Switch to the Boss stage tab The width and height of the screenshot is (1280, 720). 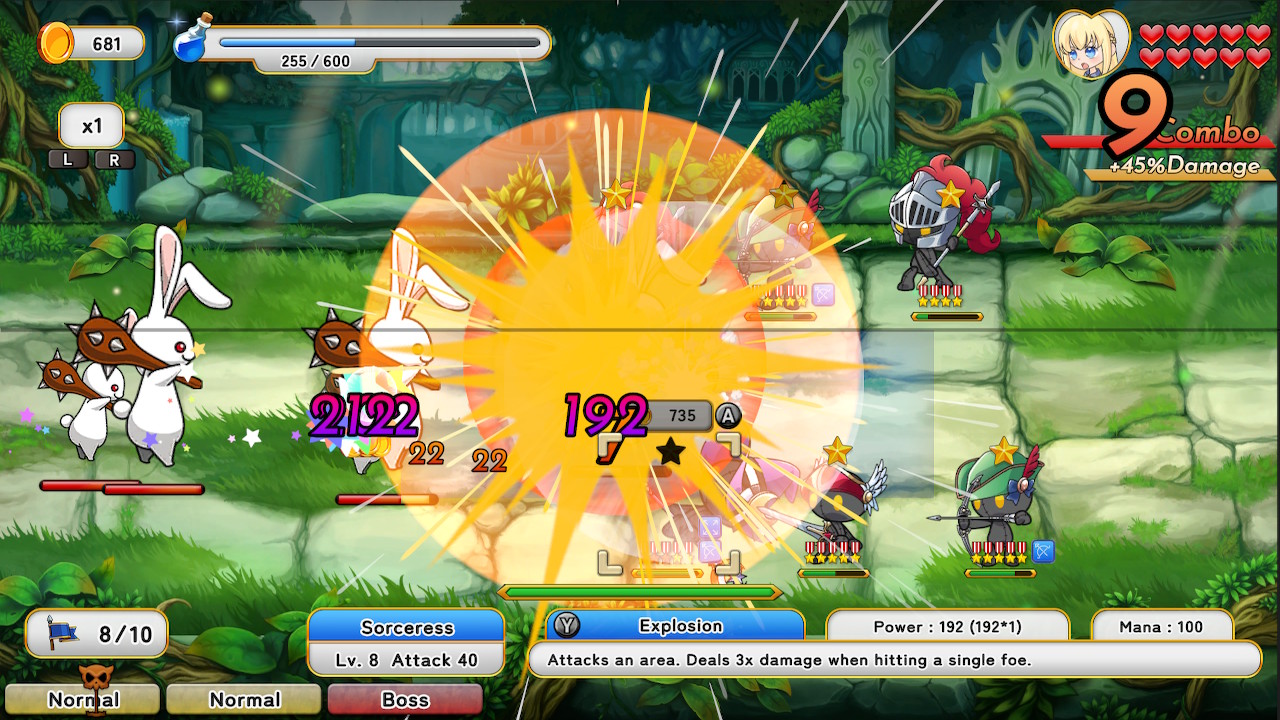(x=405, y=700)
